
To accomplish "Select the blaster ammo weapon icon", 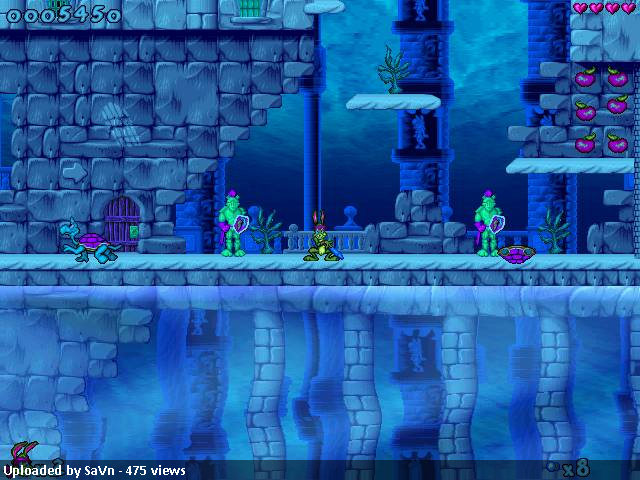I will 553,466.
